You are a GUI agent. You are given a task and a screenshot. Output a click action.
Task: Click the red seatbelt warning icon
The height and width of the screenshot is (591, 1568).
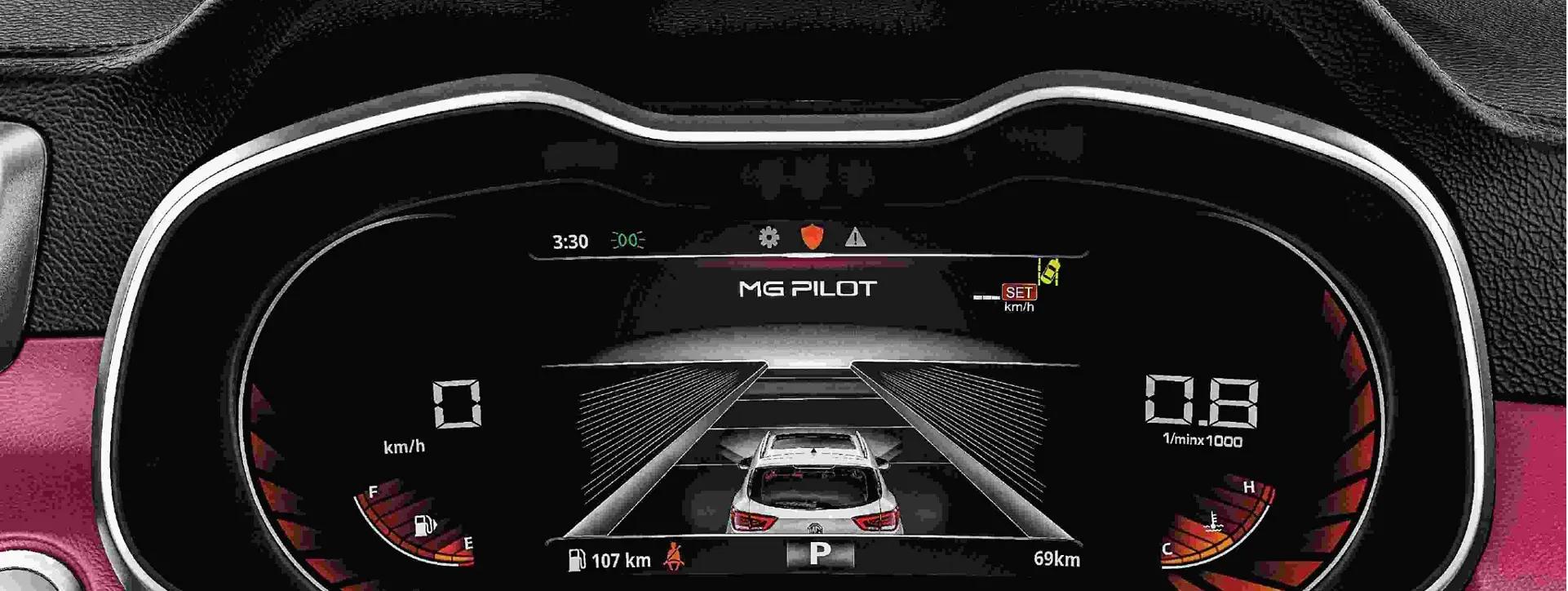click(x=674, y=557)
